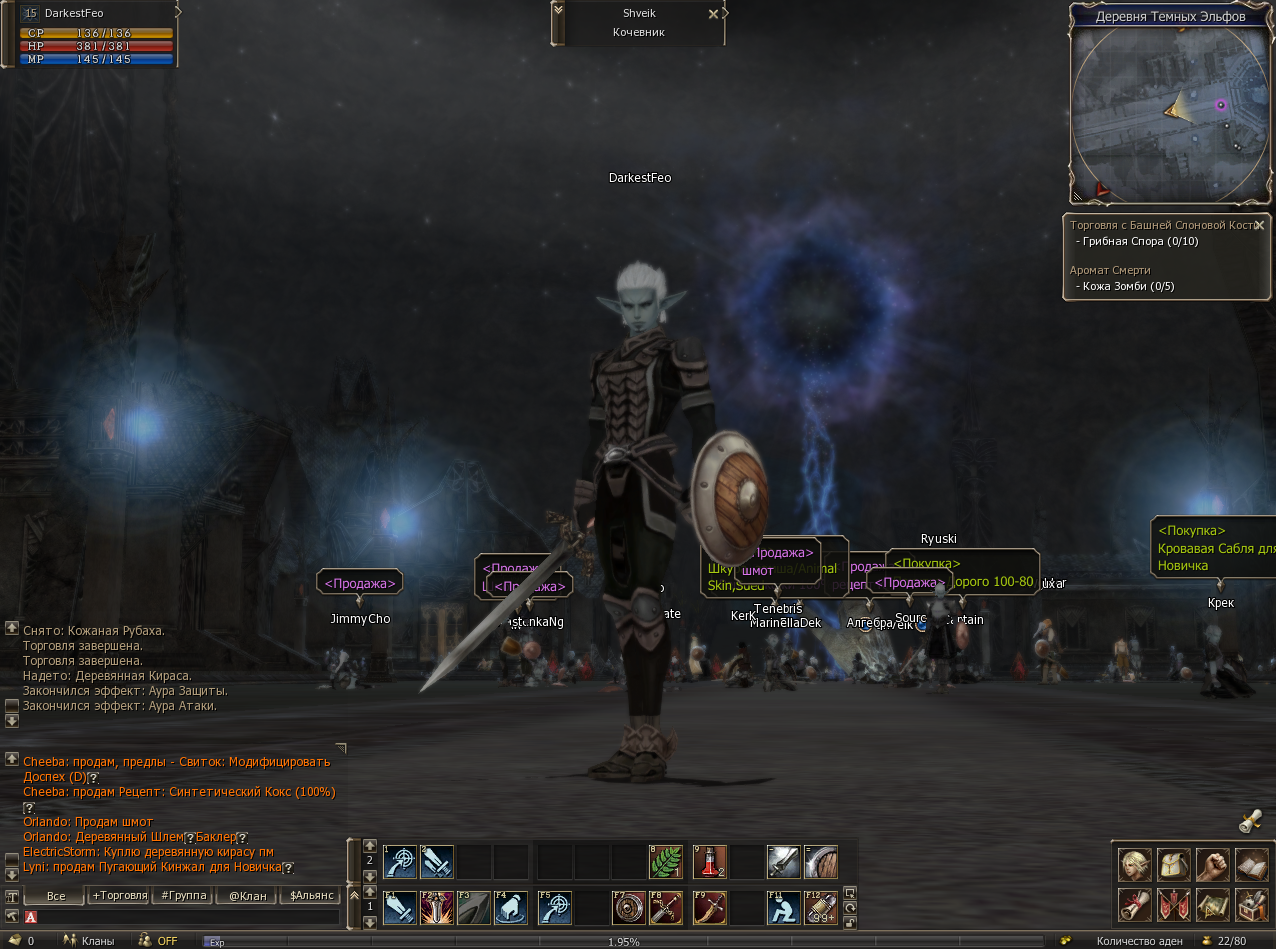Open the skills open-book icon

point(1252,864)
